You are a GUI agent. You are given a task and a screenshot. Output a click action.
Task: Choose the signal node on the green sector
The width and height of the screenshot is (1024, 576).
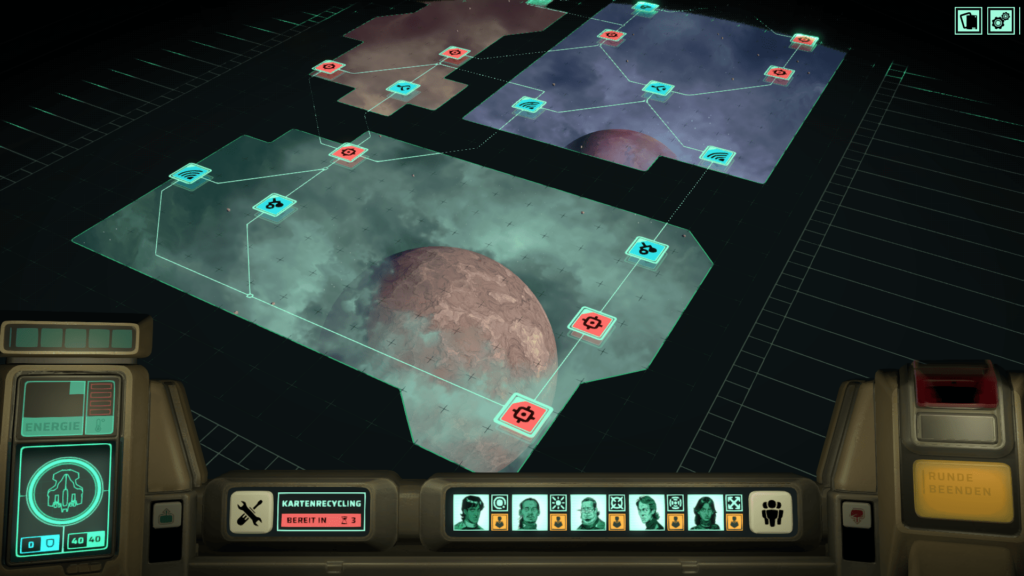point(189,174)
